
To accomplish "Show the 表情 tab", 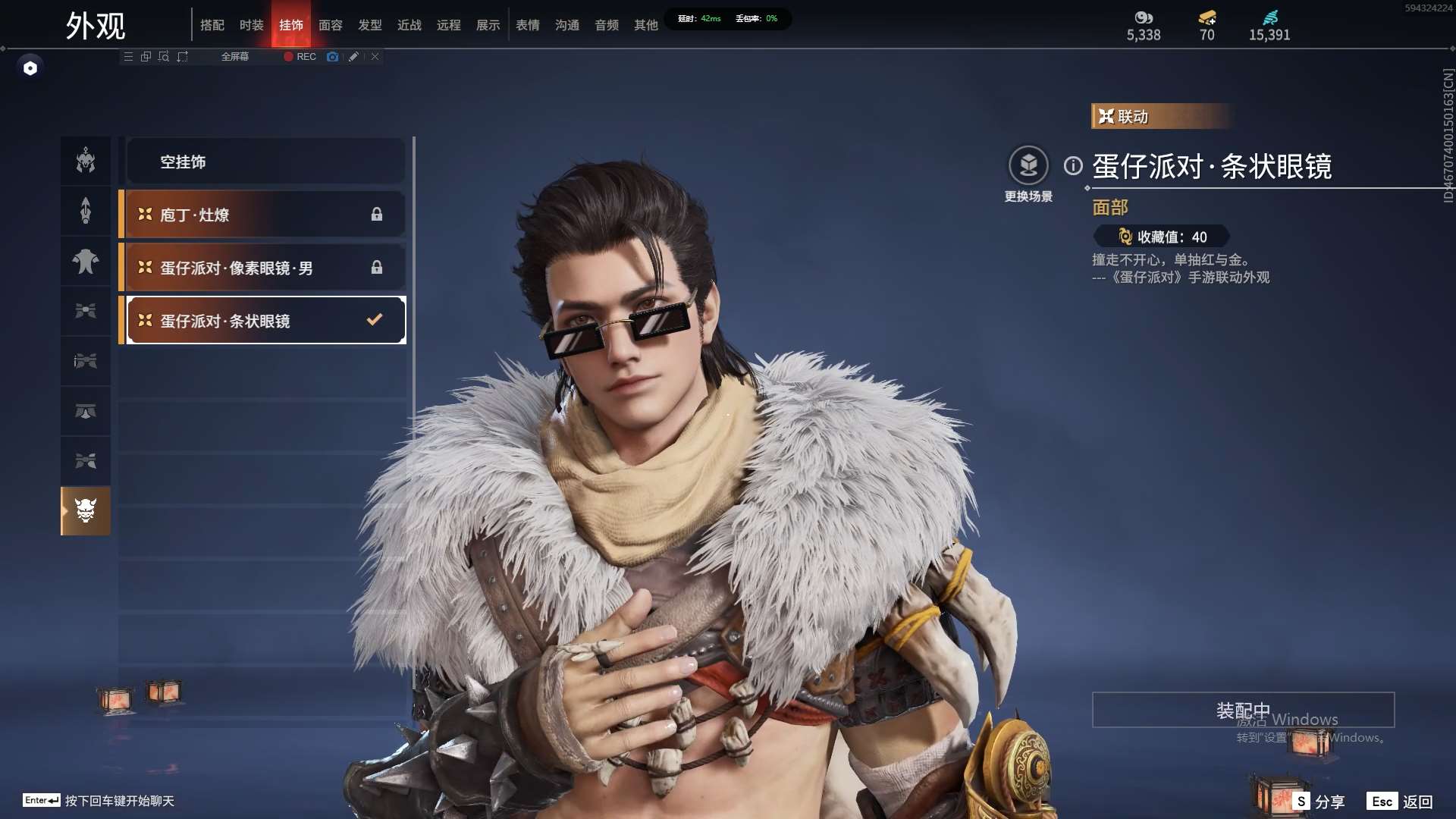I will tap(528, 25).
